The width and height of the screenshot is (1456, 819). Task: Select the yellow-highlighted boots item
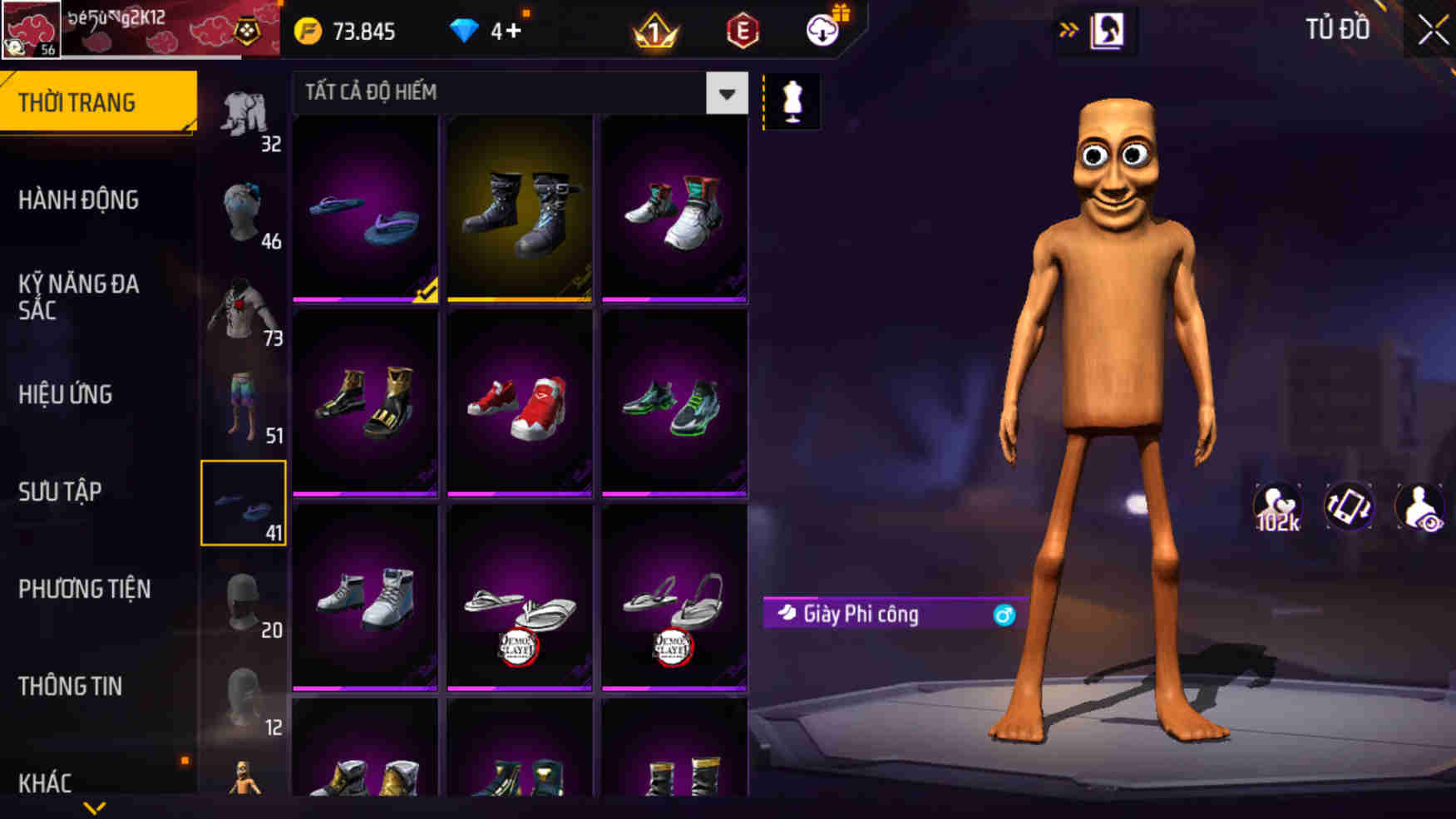tap(519, 208)
